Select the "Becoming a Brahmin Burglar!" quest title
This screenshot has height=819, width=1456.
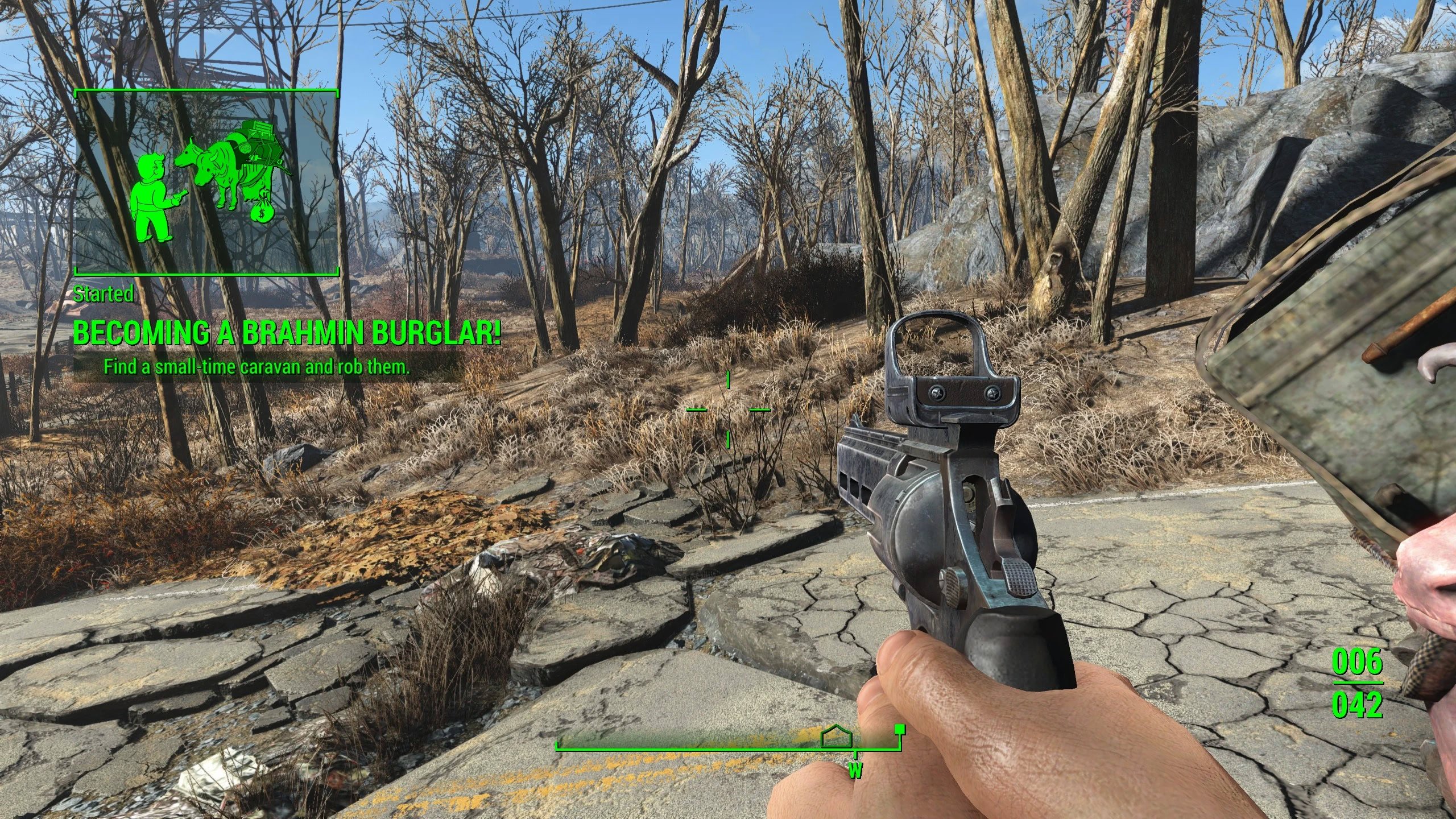pos(287,333)
